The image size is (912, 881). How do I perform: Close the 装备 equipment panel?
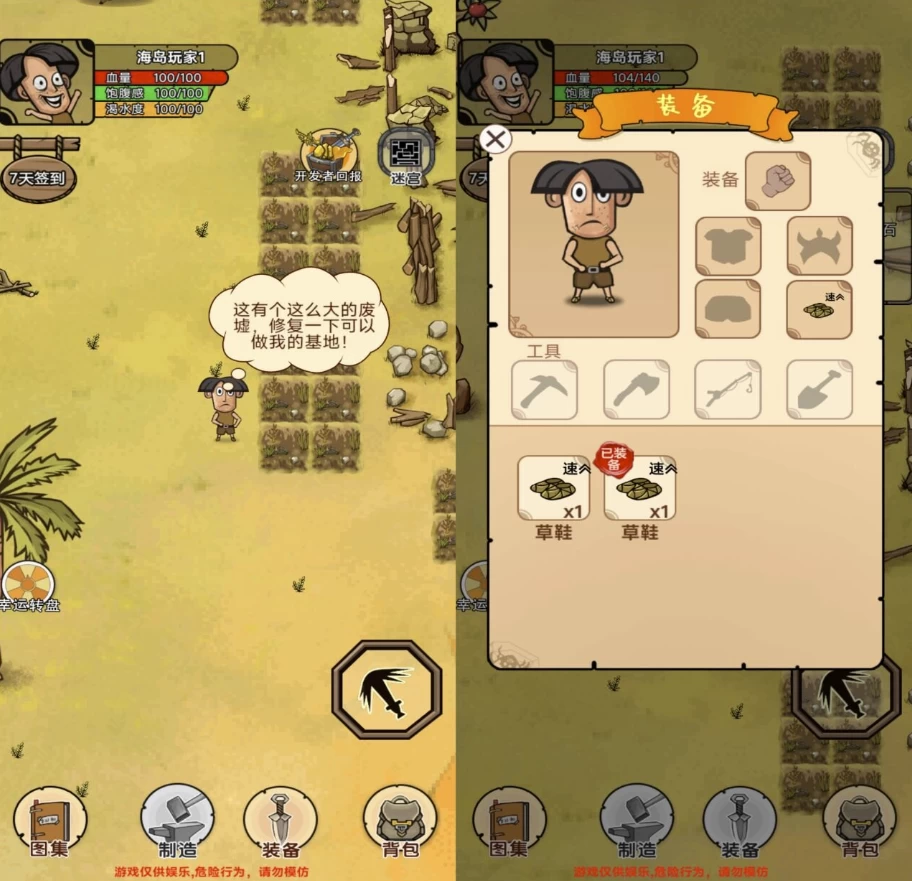click(x=495, y=139)
